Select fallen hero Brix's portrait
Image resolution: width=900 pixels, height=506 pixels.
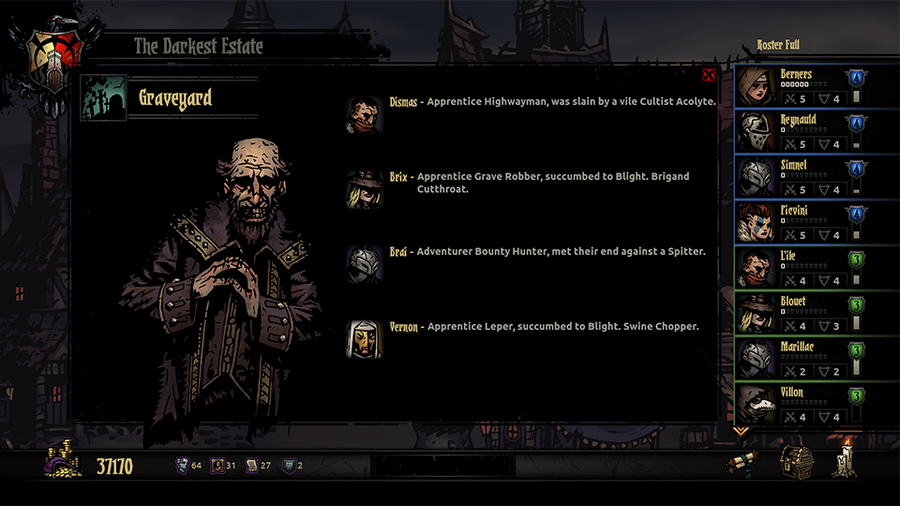point(364,189)
